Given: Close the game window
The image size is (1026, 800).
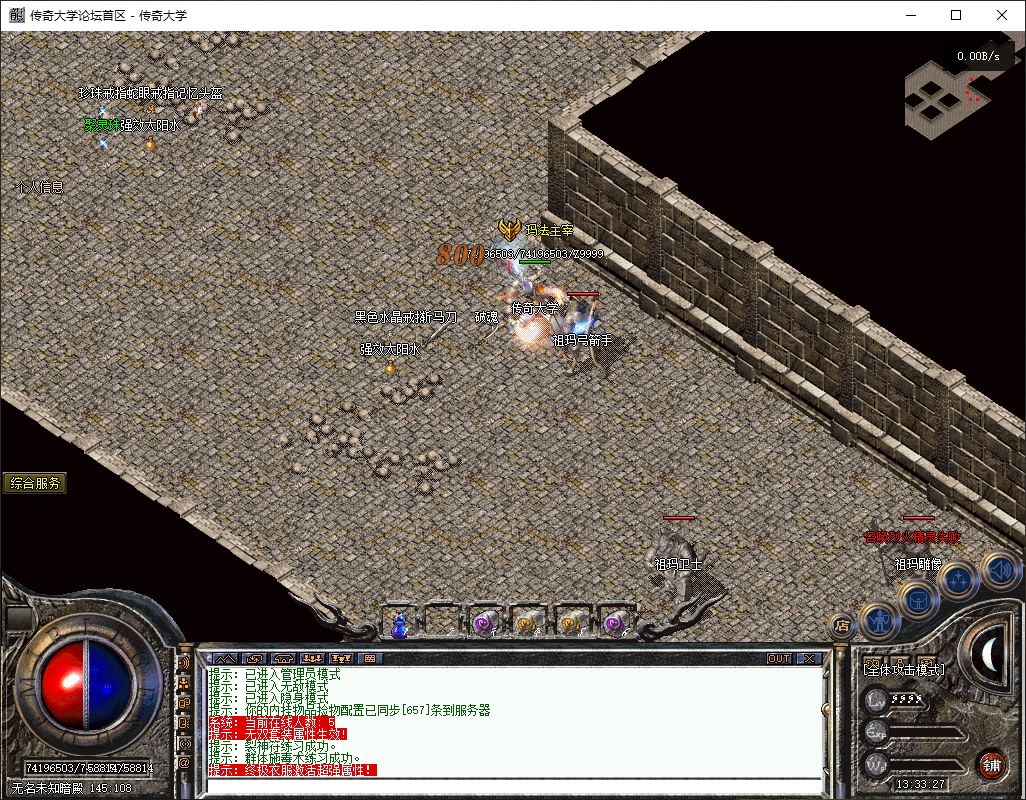Looking at the screenshot, I should point(1002,15).
